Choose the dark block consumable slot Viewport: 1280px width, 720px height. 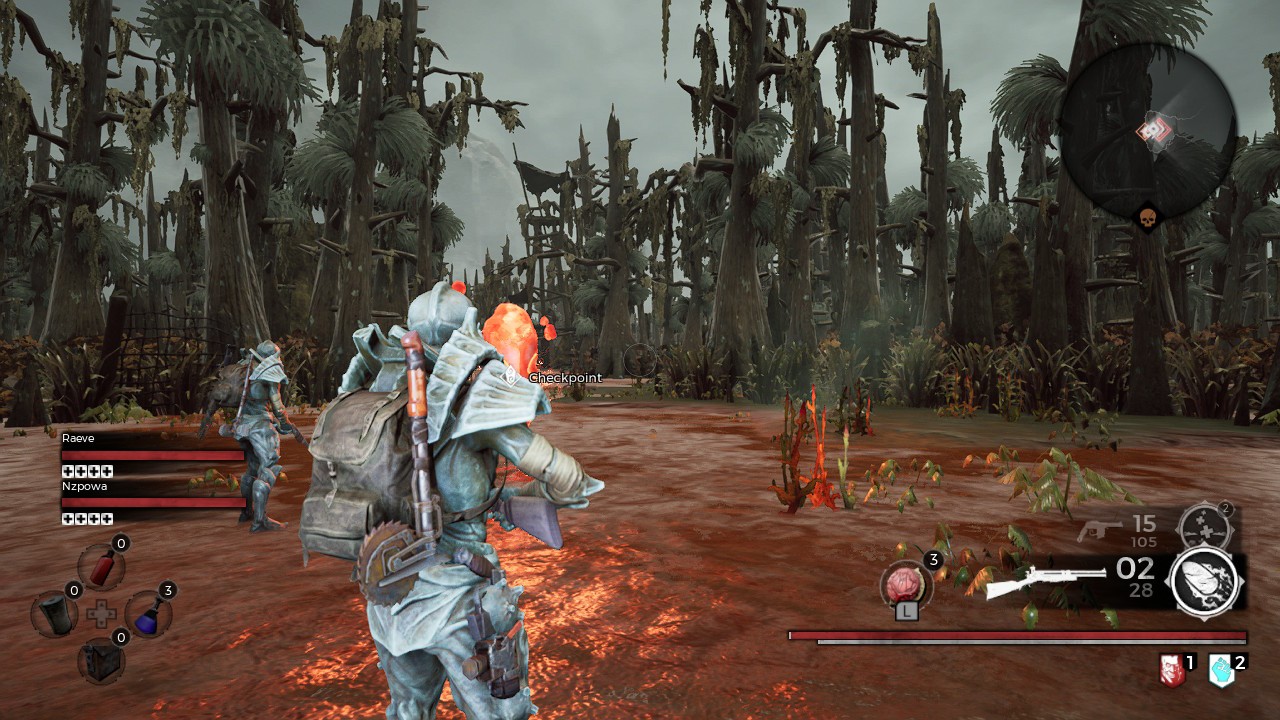[x=101, y=659]
